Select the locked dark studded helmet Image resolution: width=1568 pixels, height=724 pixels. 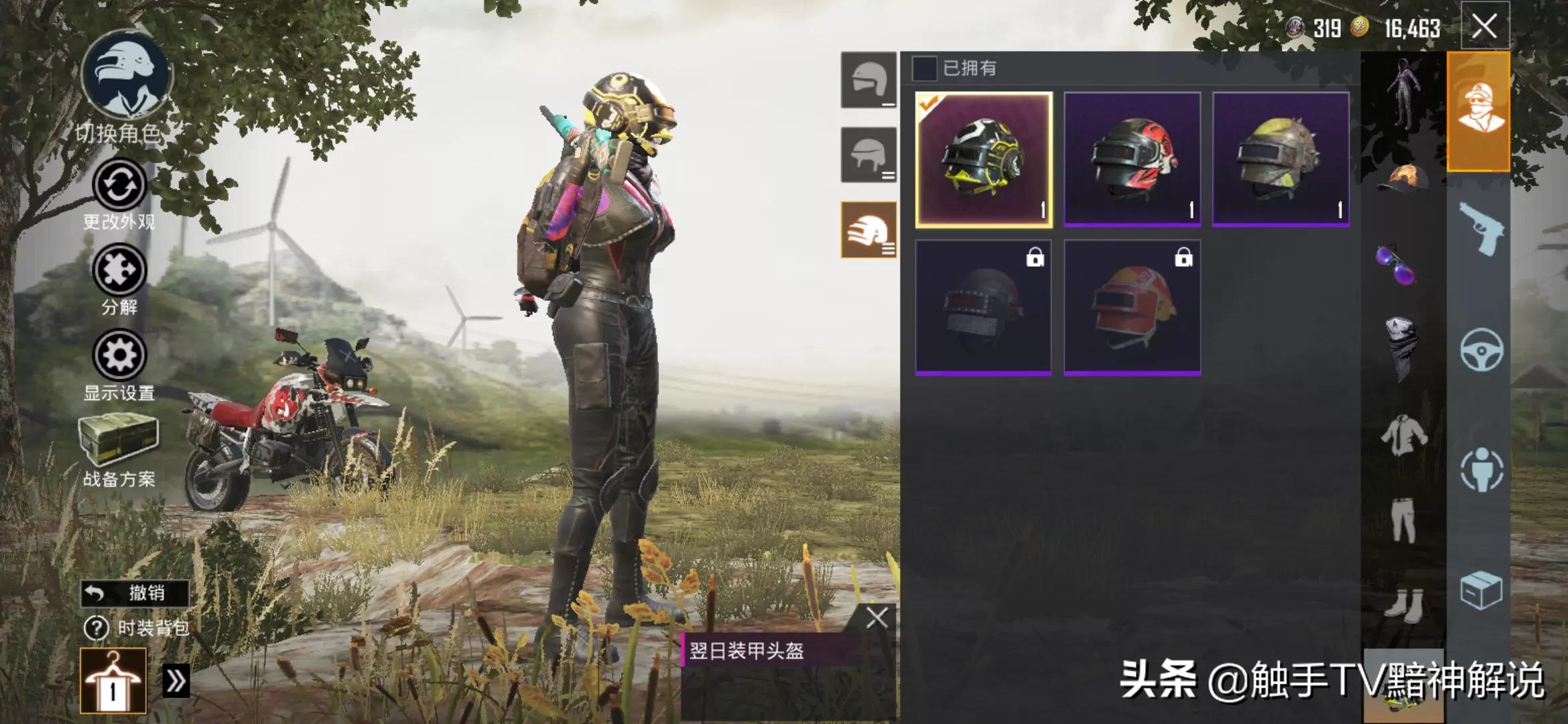pos(984,307)
